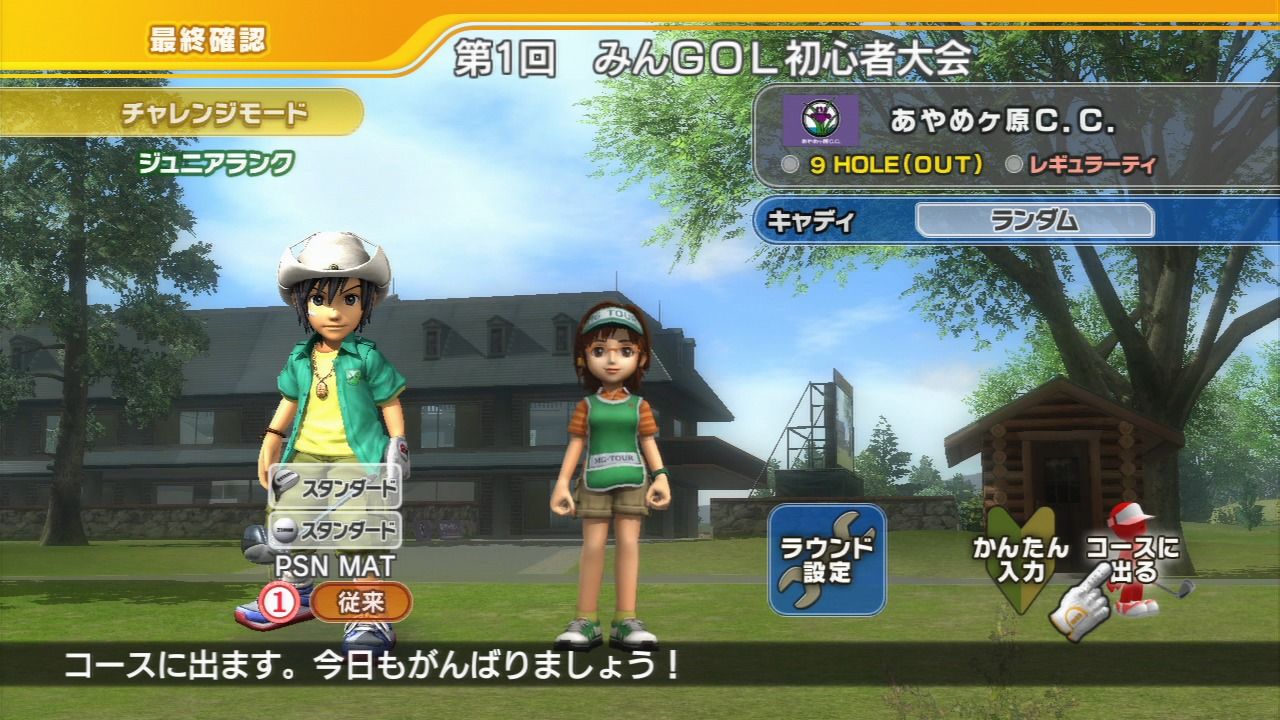Change the キャディ selection set to ランダム
This screenshot has width=1280, height=720.
(1034, 221)
